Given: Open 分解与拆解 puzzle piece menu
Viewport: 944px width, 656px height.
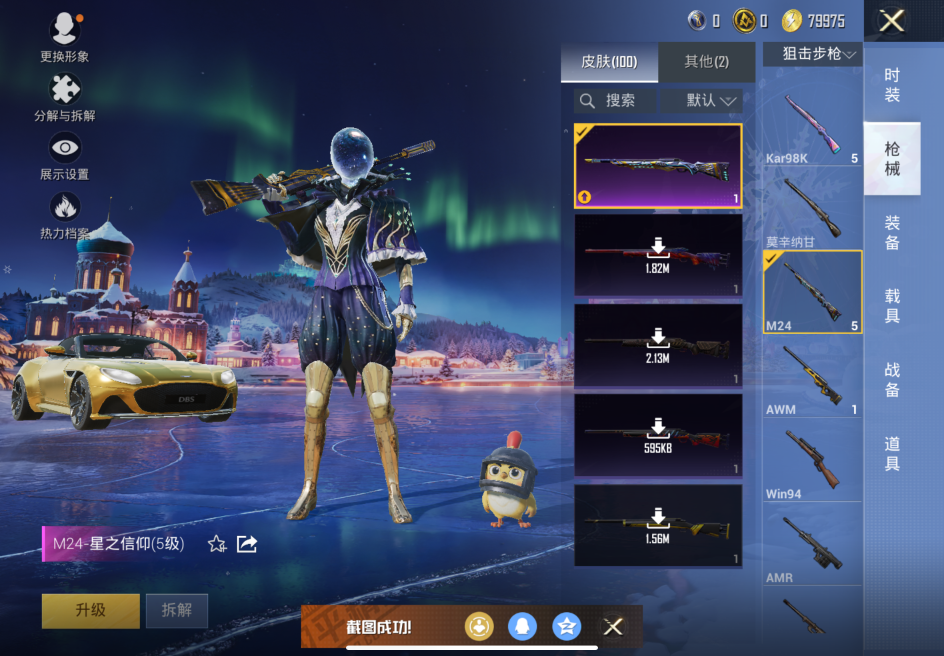Looking at the screenshot, I should pos(65,97).
